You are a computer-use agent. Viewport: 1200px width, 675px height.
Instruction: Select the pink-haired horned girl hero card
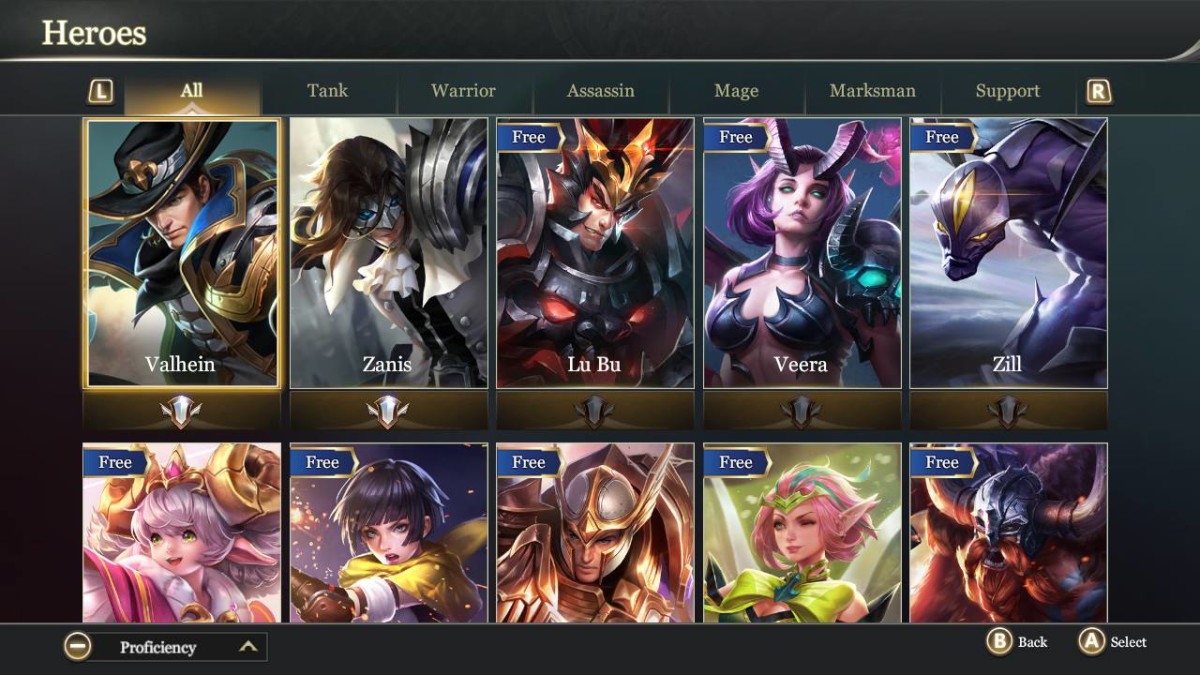click(x=182, y=535)
